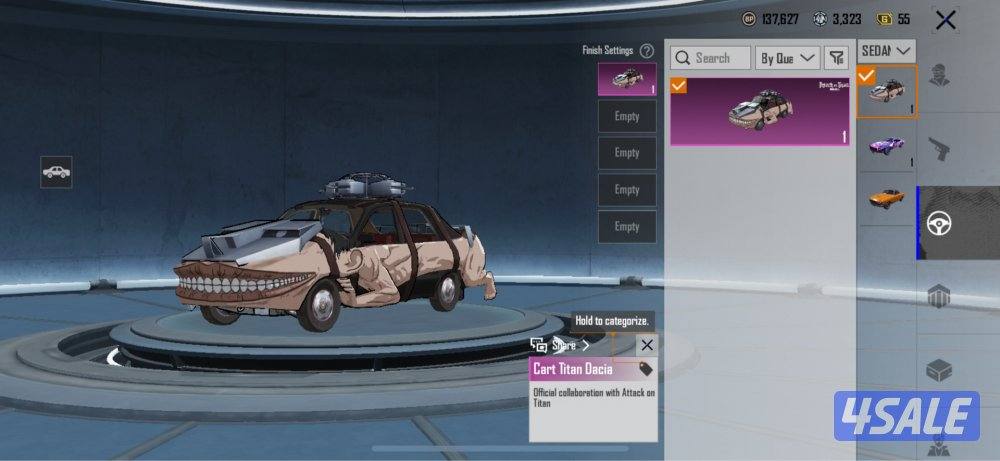Open the Finish Settings help icon
Image resolution: width=1000 pixels, height=461 pixels.
647,50
